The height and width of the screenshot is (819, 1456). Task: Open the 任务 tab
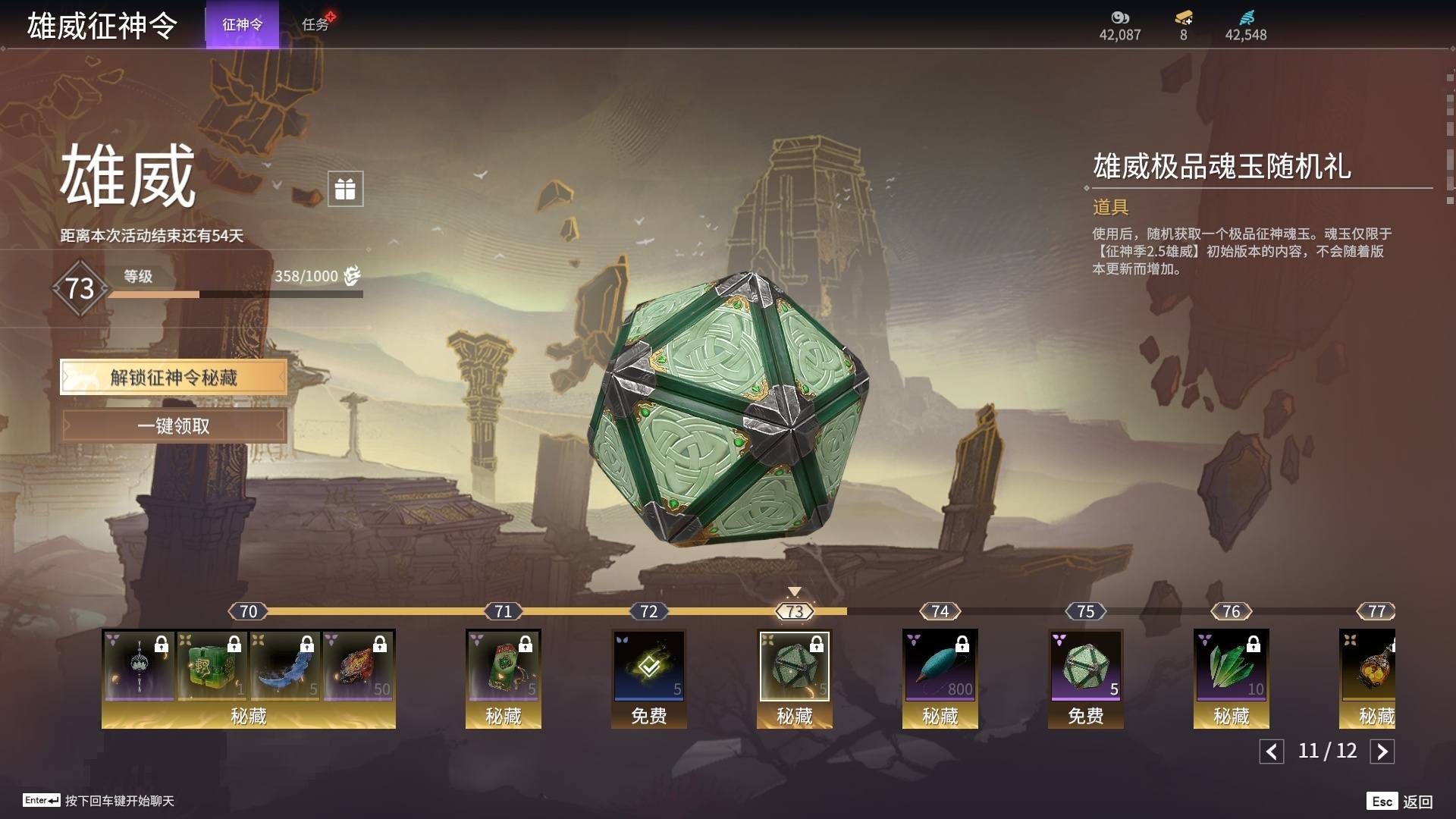point(315,25)
